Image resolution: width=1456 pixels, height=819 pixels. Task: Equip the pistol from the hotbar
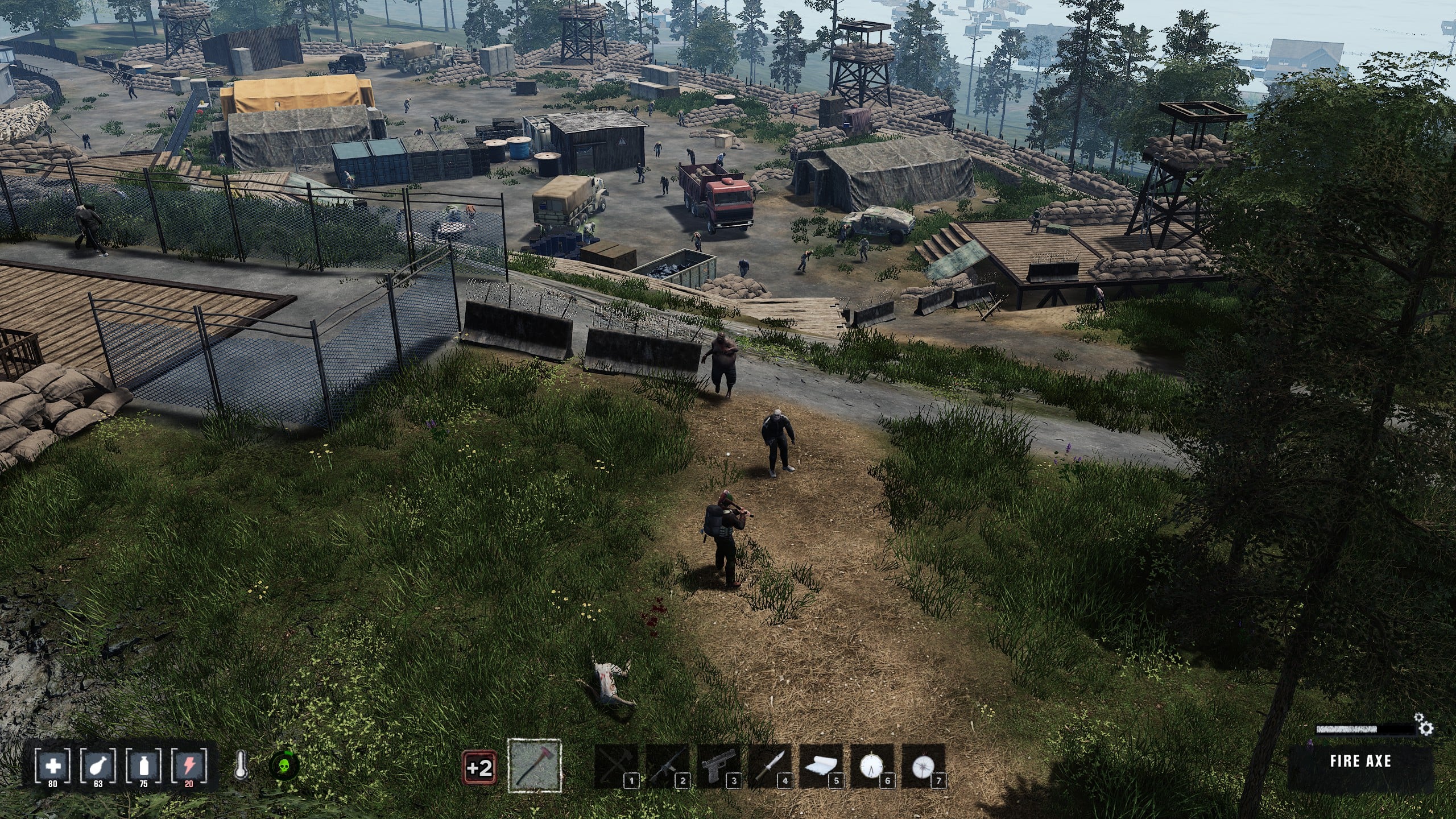(x=718, y=766)
